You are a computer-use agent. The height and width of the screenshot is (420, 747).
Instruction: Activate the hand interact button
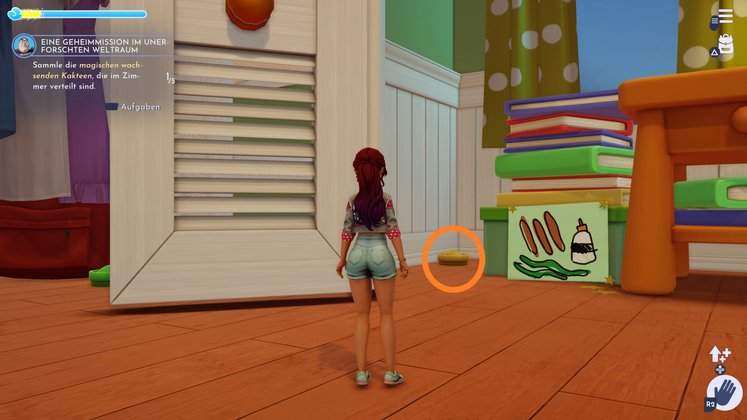(x=724, y=392)
